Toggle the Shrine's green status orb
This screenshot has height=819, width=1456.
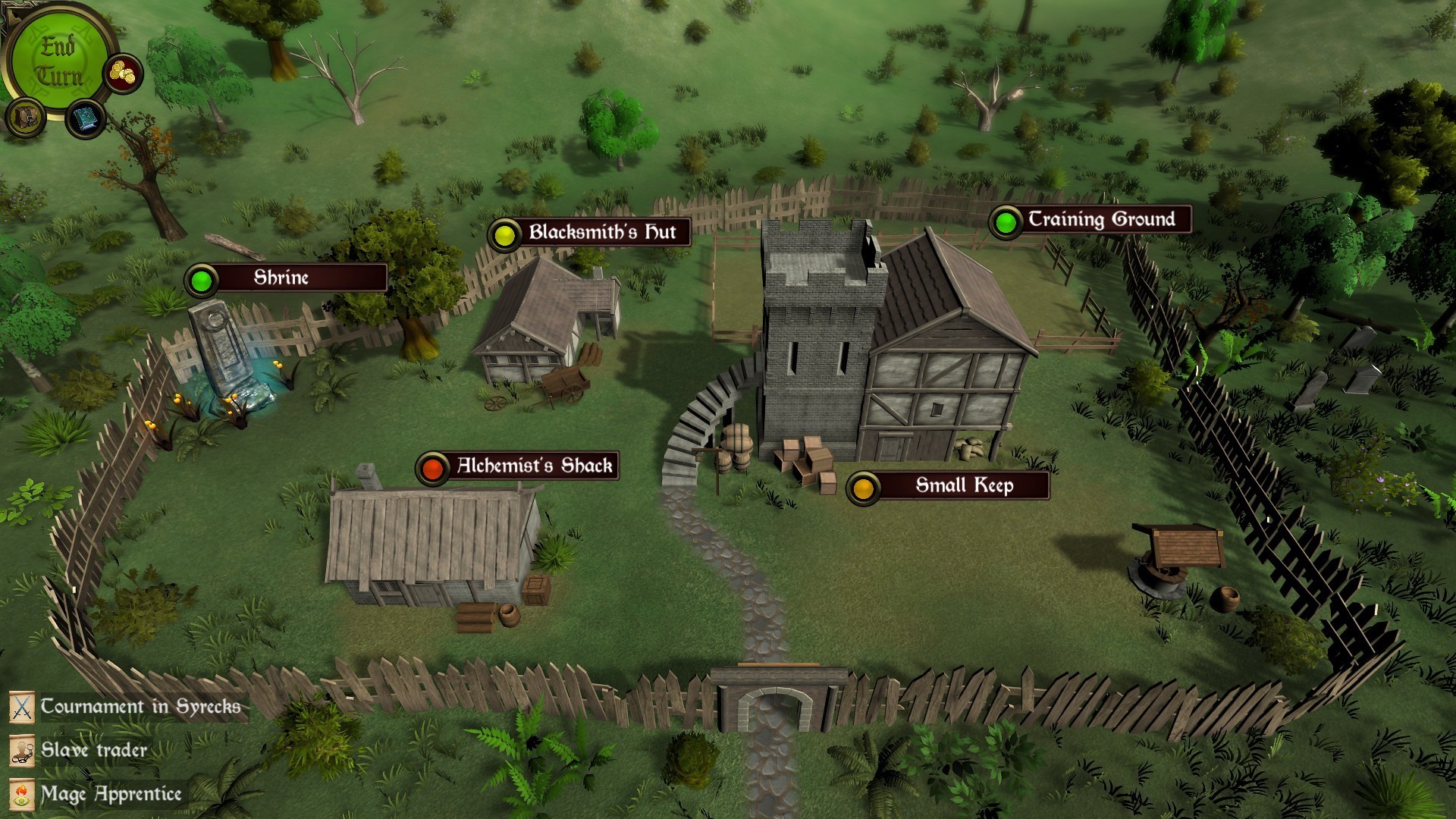tap(202, 279)
